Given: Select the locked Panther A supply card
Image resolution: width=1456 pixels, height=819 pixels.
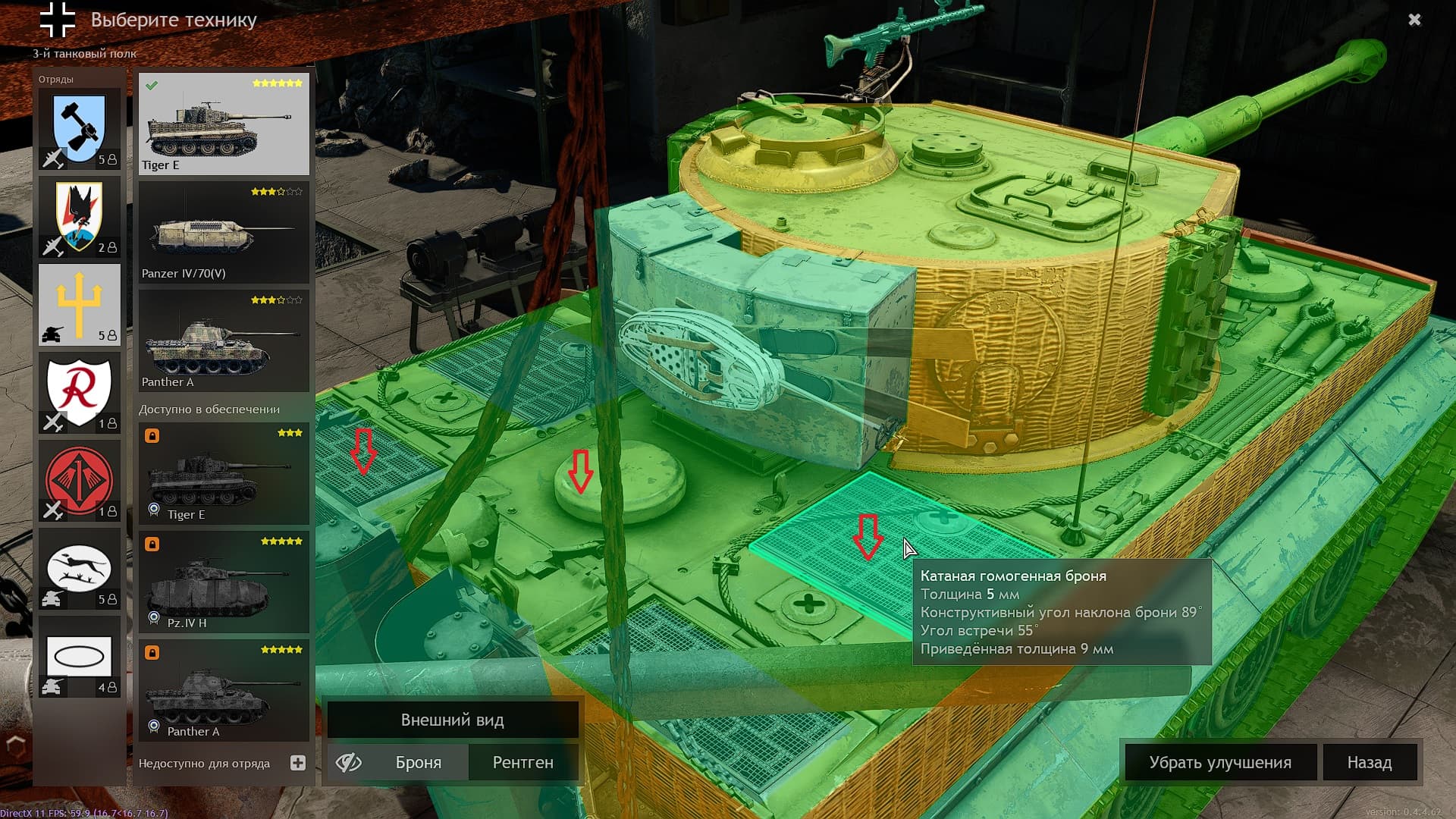Looking at the screenshot, I should click(224, 691).
